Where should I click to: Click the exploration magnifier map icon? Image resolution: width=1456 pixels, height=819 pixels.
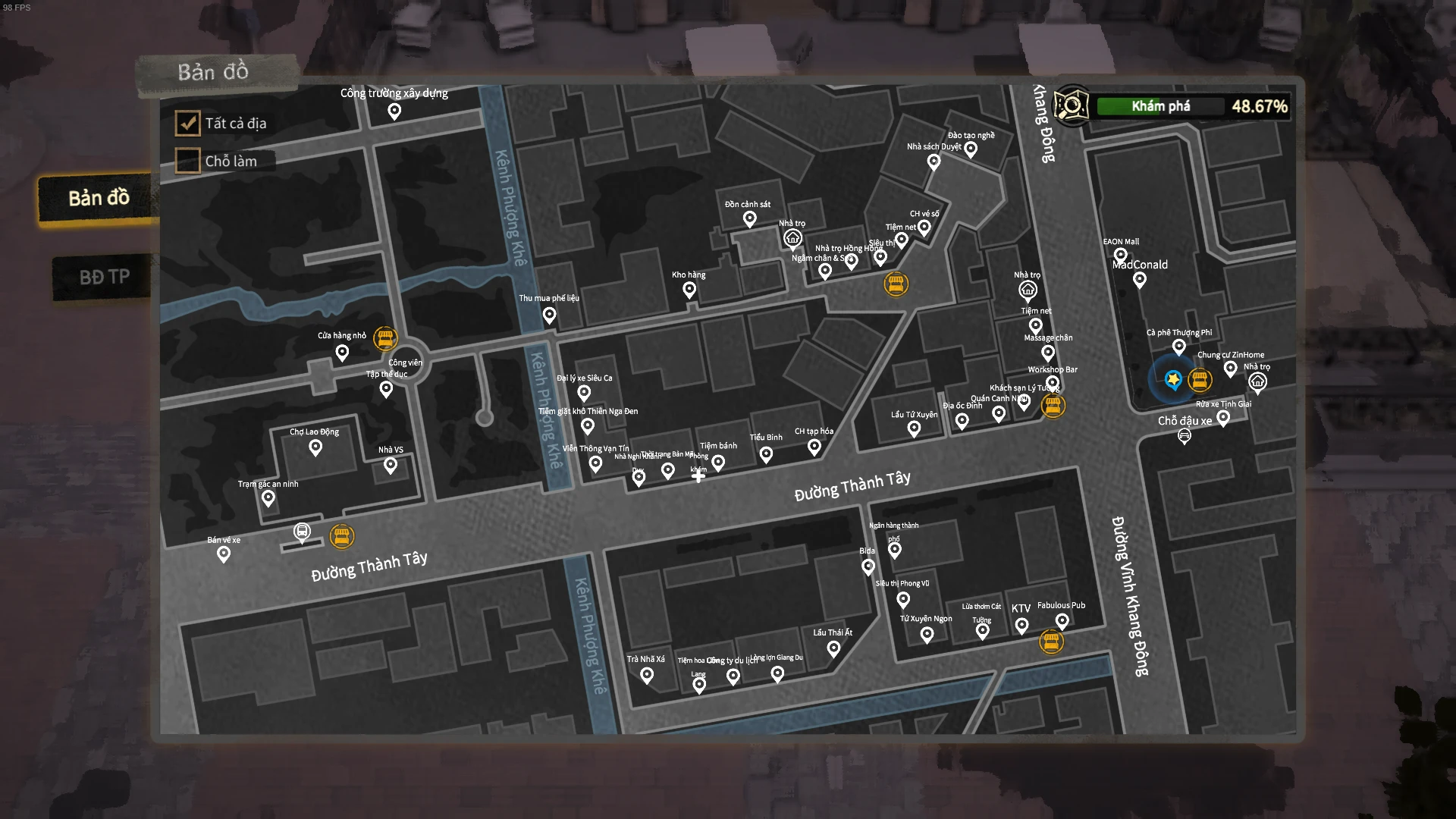pyautogui.click(x=1071, y=106)
